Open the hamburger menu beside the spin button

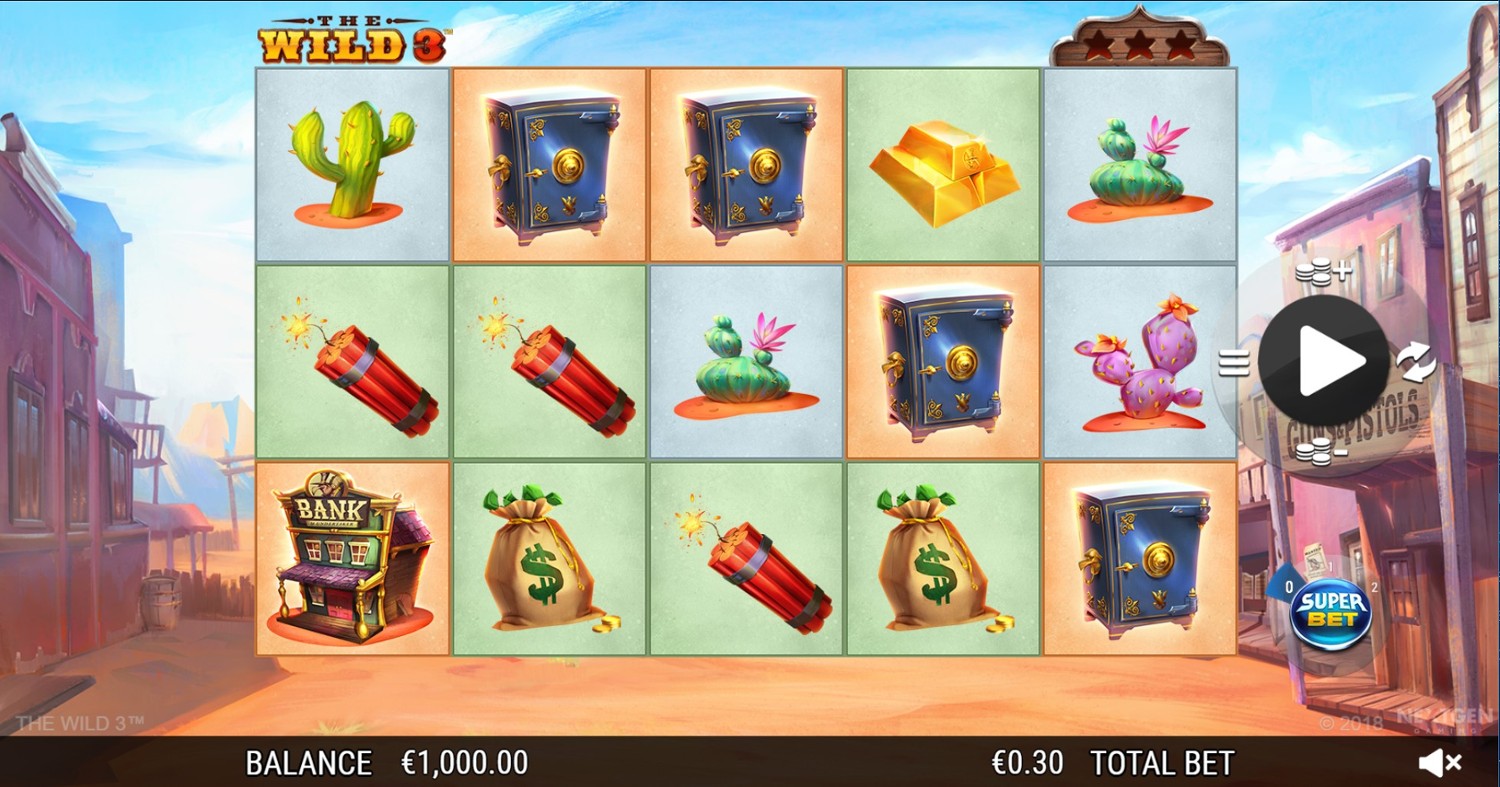tap(1234, 362)
